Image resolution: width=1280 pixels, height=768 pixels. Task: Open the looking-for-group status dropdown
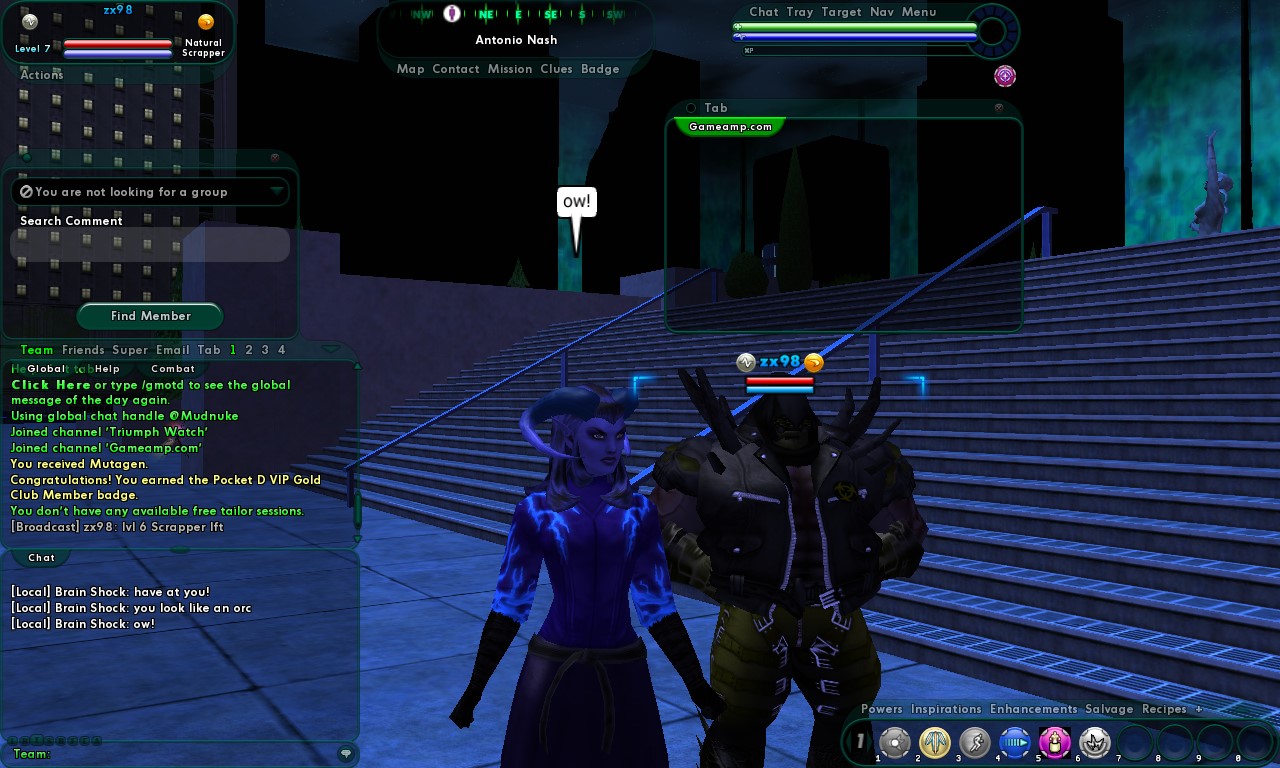(277, 191)
